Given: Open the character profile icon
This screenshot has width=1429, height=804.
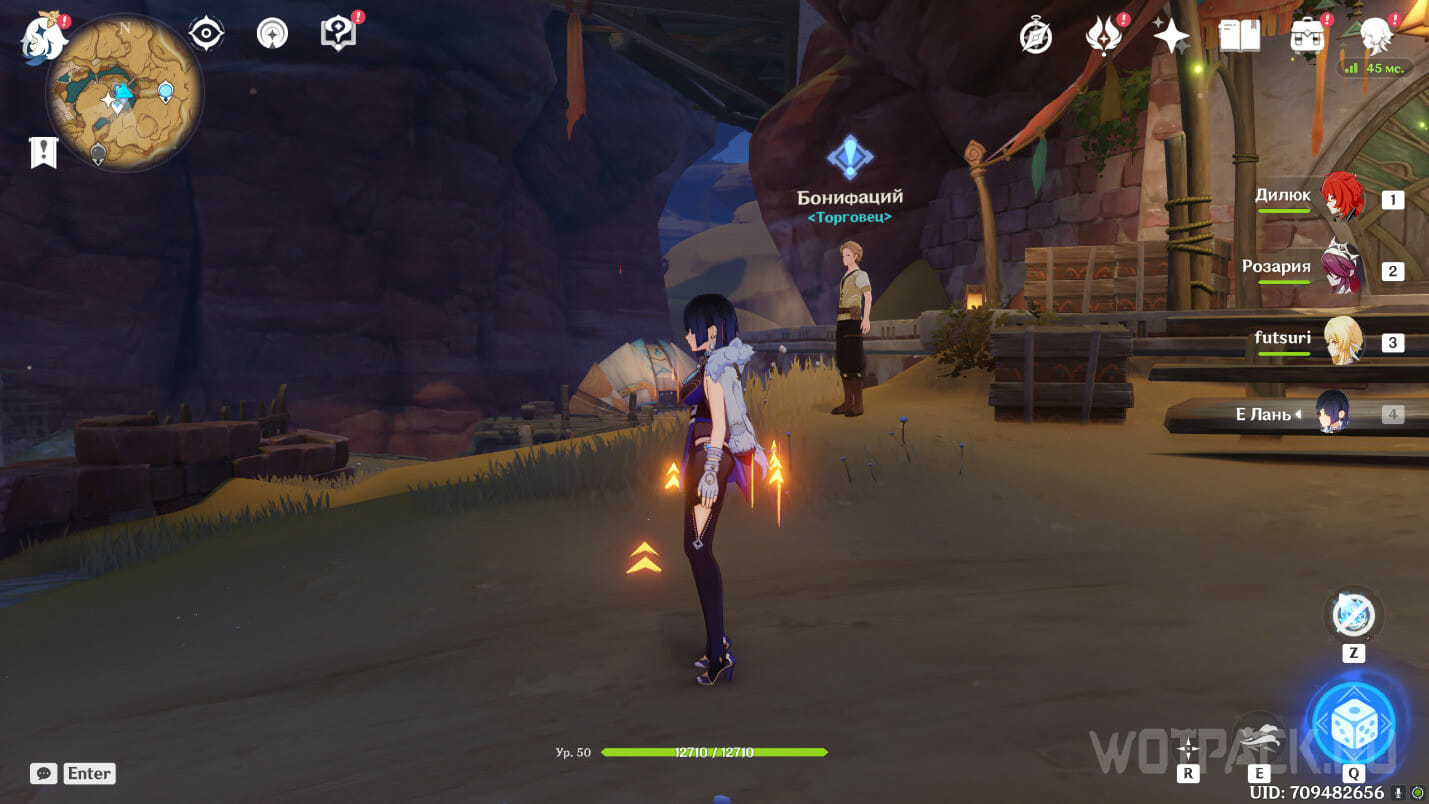Looking at the screenshot, I should click(1377, 36).
